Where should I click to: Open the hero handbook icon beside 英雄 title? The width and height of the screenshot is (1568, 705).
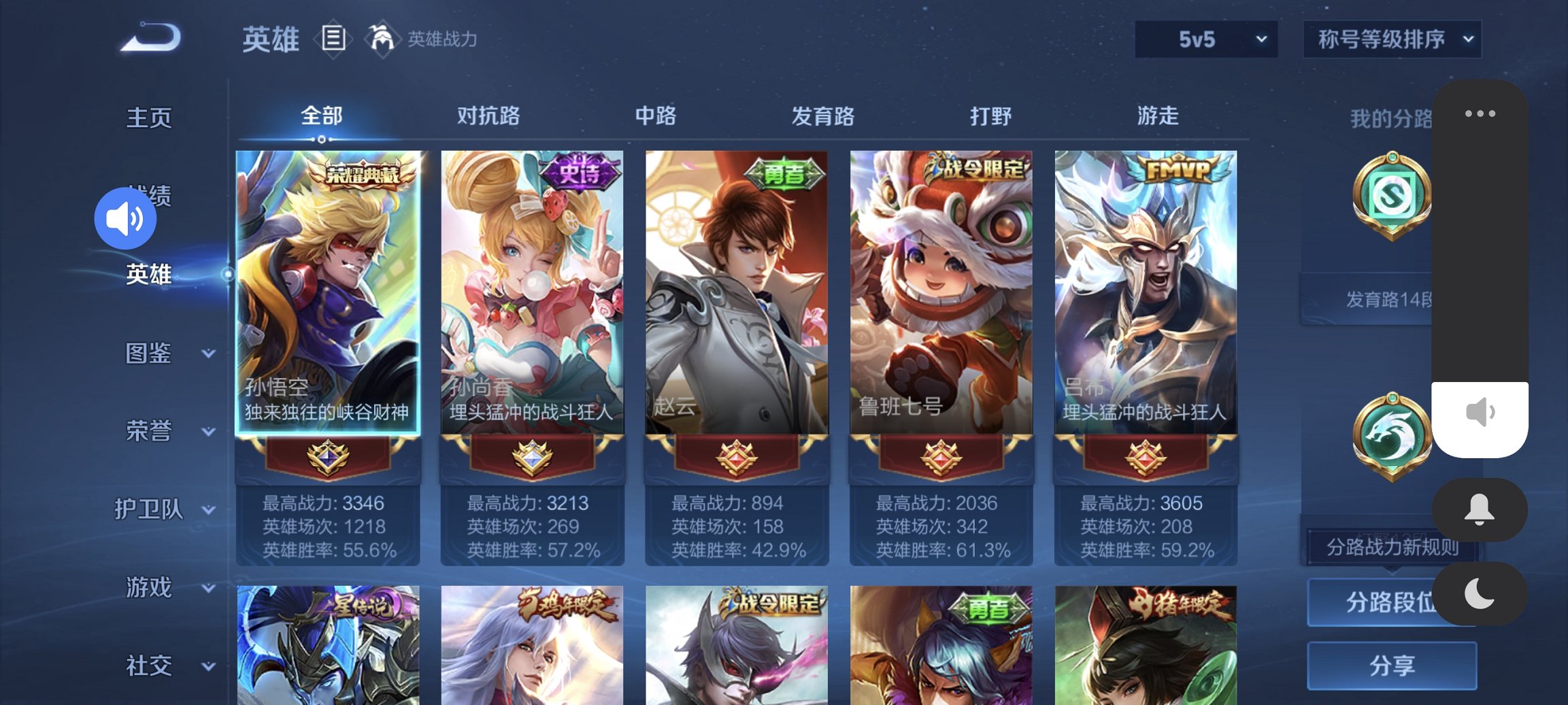click(x=334, y=39)
